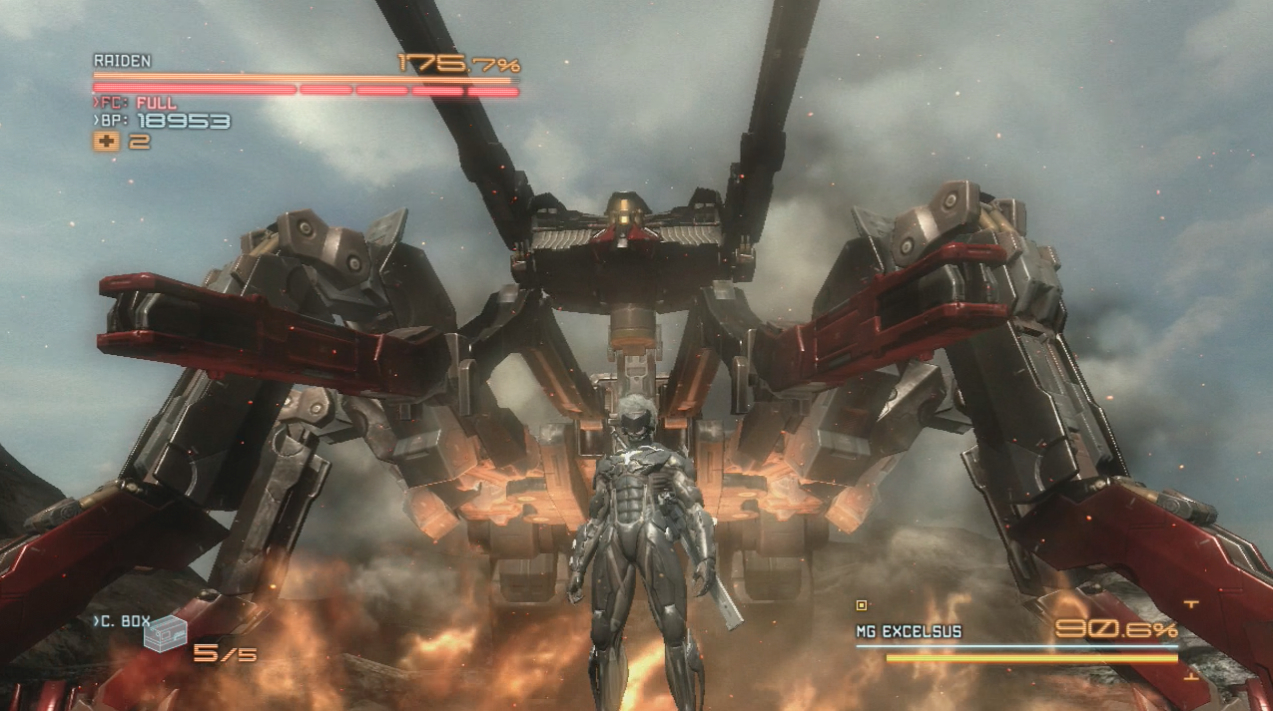1273x711 pixels.
Task: Click the lock-on marker above MG EXCELSUS
Action: click(x=861, y=605)
